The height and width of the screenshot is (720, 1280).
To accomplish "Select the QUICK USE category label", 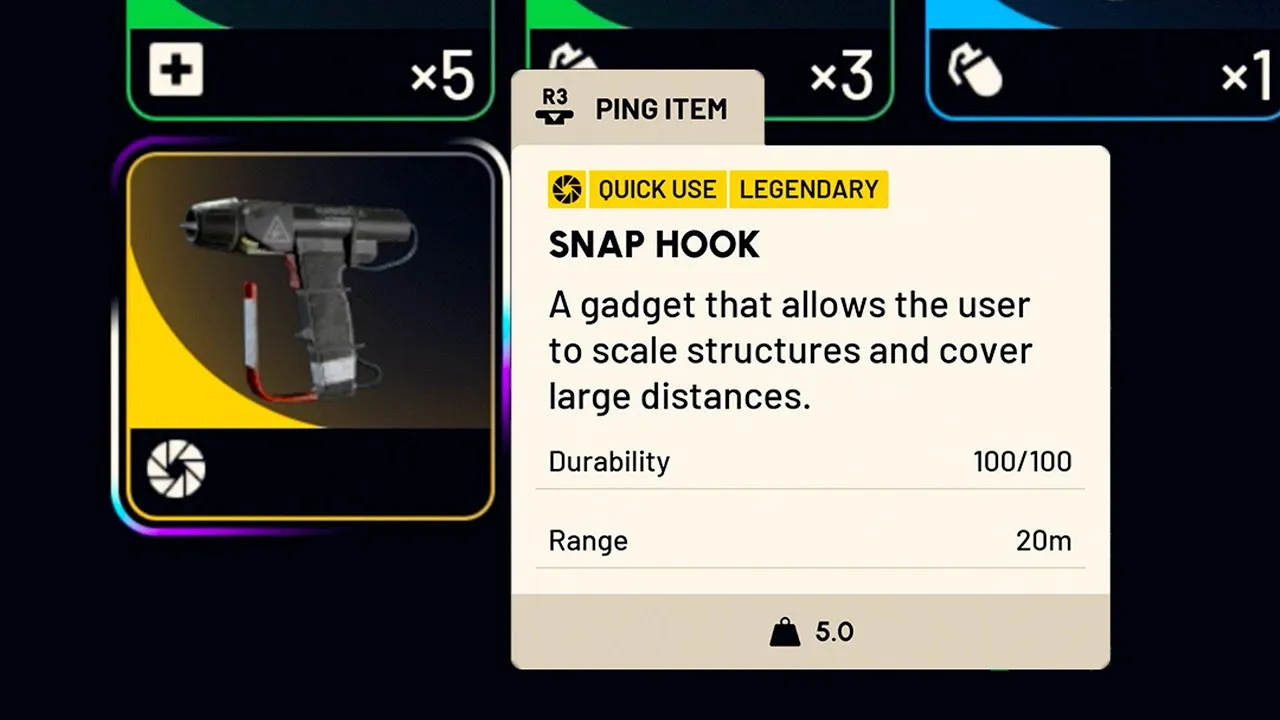I will pos(657,189).
